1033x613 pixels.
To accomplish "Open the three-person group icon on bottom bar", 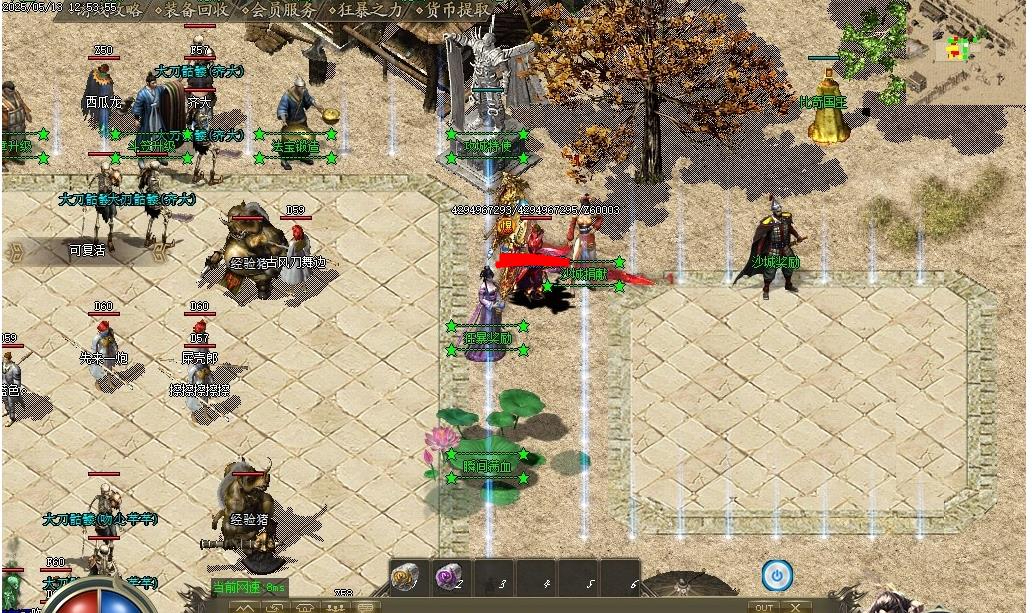I will coord(335,607).
